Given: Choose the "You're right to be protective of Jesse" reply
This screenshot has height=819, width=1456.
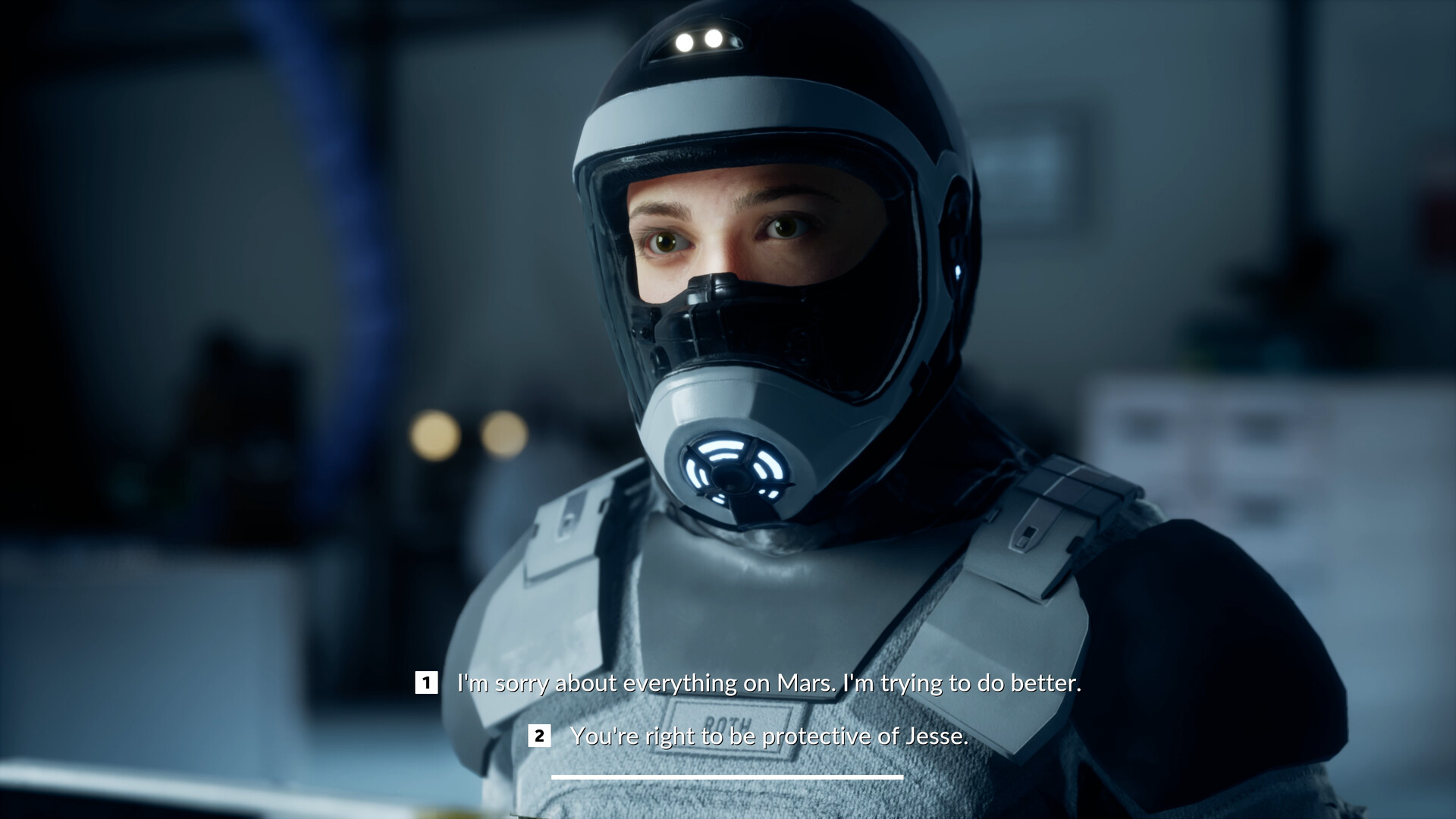Looking at the screenshot, I should coord(769,734).
